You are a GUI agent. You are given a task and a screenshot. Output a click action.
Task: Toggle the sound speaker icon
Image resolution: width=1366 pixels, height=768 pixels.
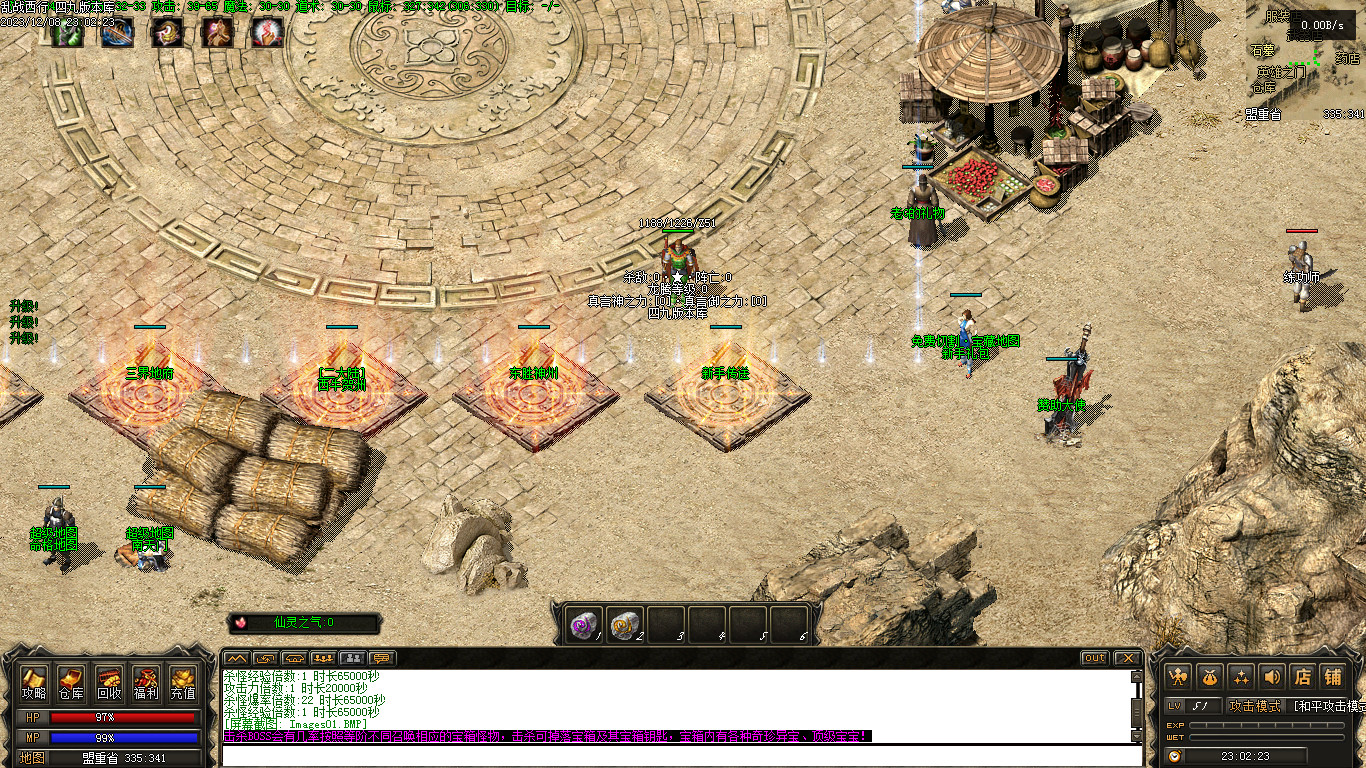[1272, 676]
